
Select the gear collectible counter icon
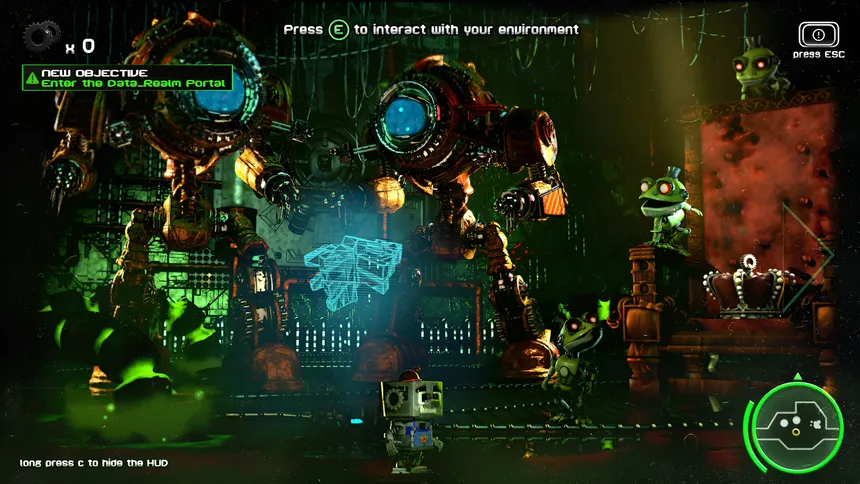41,39
